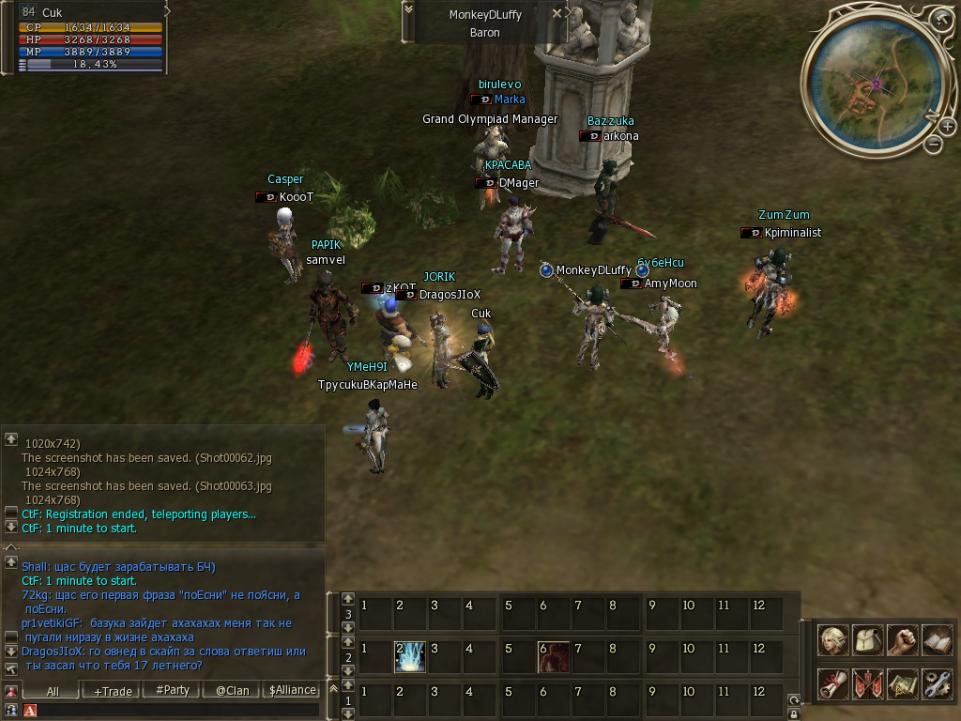Open the actions fist icon
This screenshot has height=721, width=961.
point(902,640)
